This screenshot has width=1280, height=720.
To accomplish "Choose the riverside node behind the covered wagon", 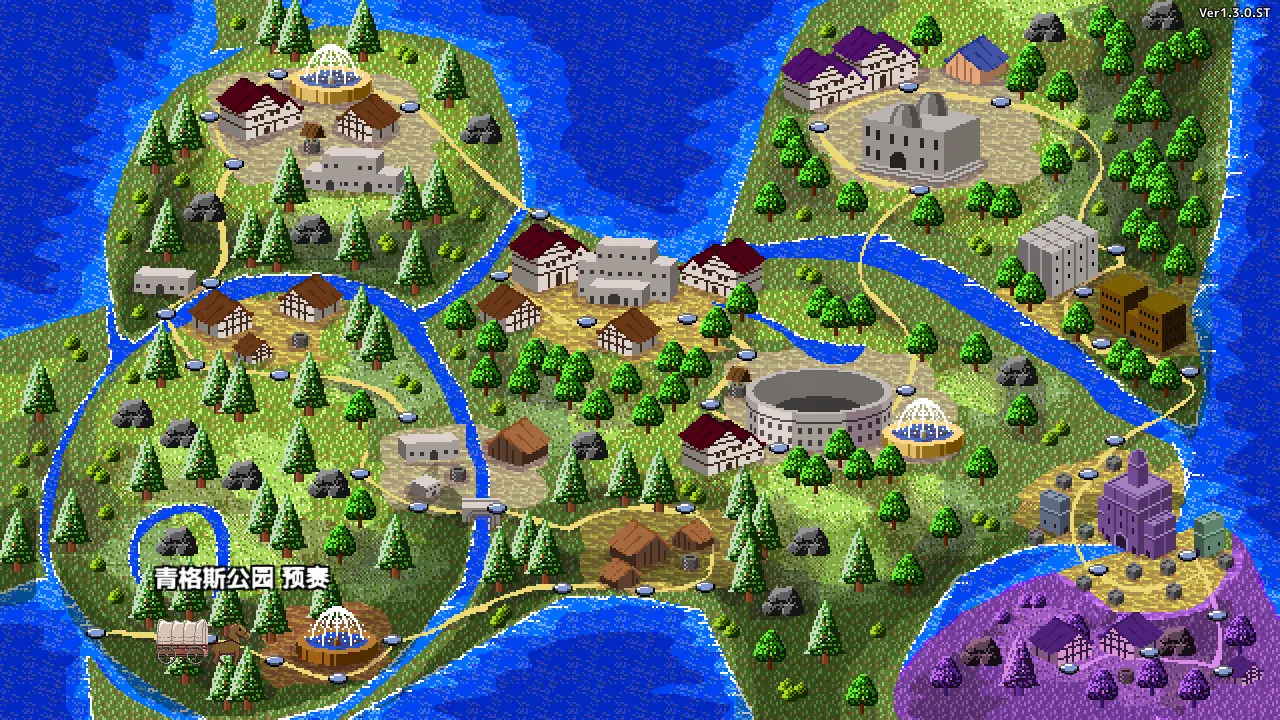I will pyautogui.click(x=96, y=632).
